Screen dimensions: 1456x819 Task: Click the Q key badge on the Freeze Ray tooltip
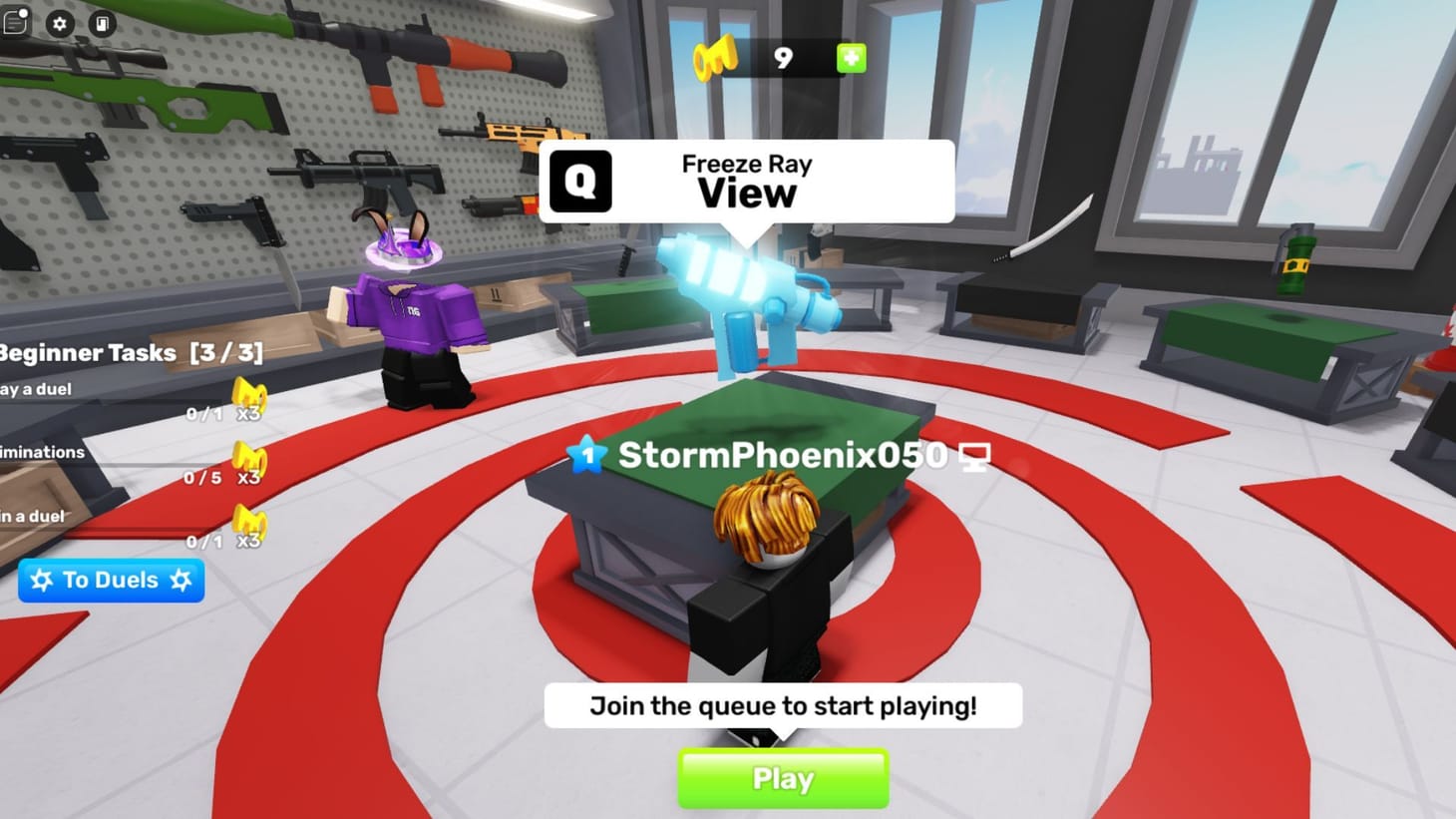pyautogui.click(x=579, y=181)
